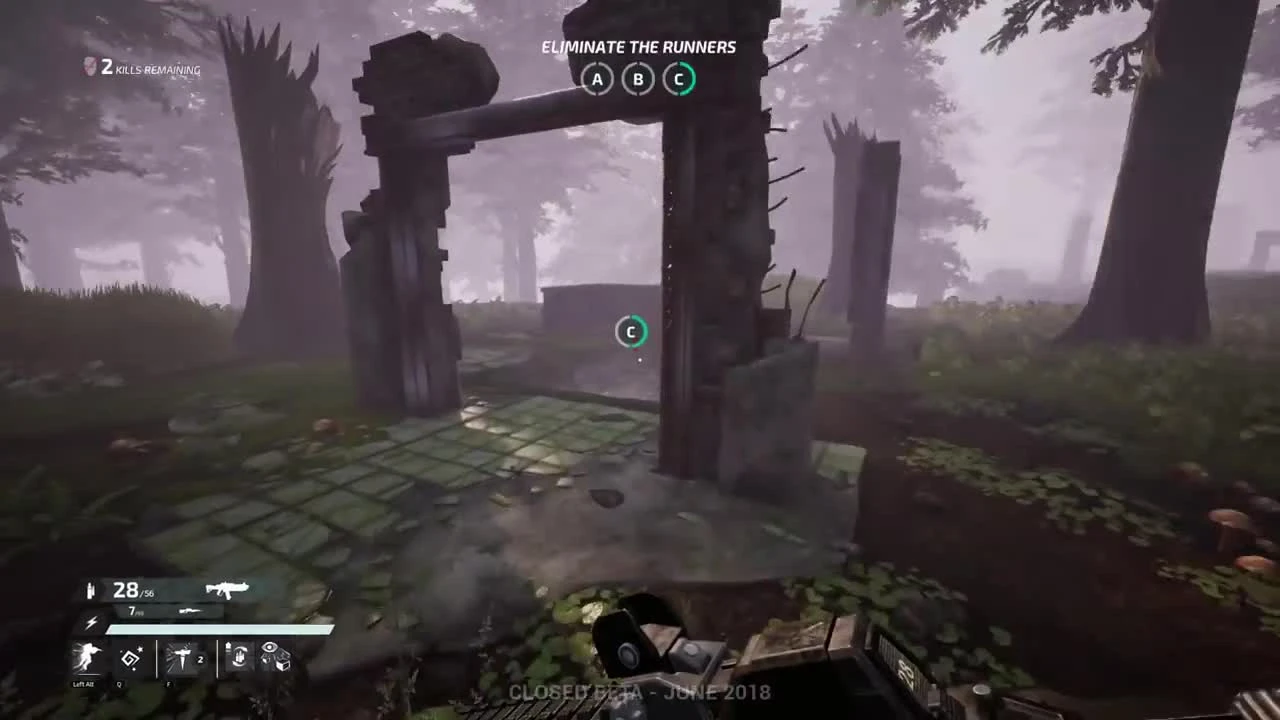1280x720 pixels.
Task: Click the C waypoint marker in the world
Action: [630, 332]
